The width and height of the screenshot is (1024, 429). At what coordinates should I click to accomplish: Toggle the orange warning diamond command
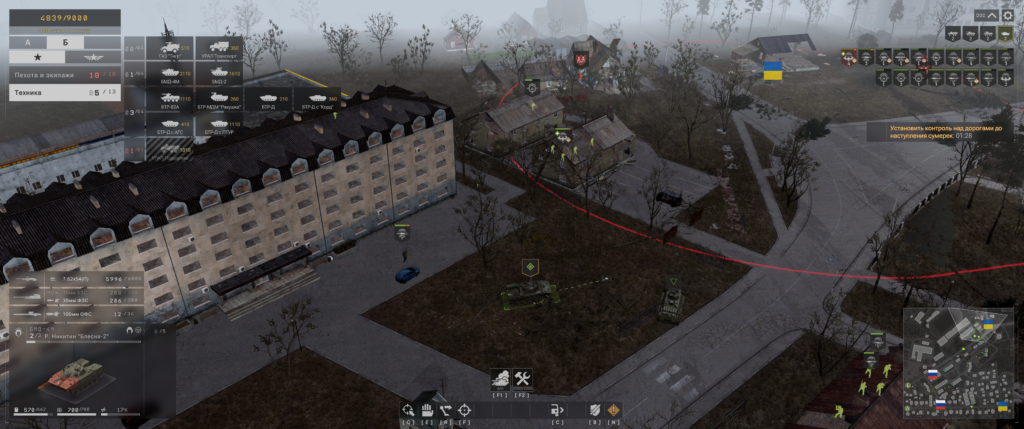pyautogui.click(x=613, y=409)
